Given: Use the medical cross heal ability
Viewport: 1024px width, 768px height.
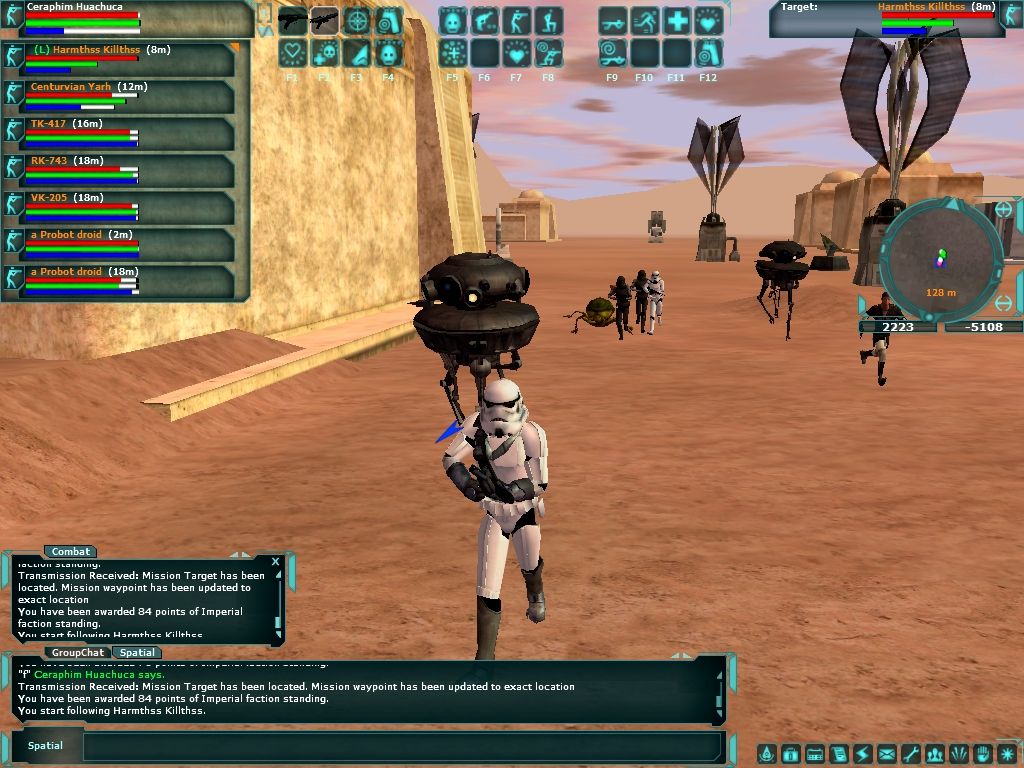Looking at the screenshot, I should point(676,21).
